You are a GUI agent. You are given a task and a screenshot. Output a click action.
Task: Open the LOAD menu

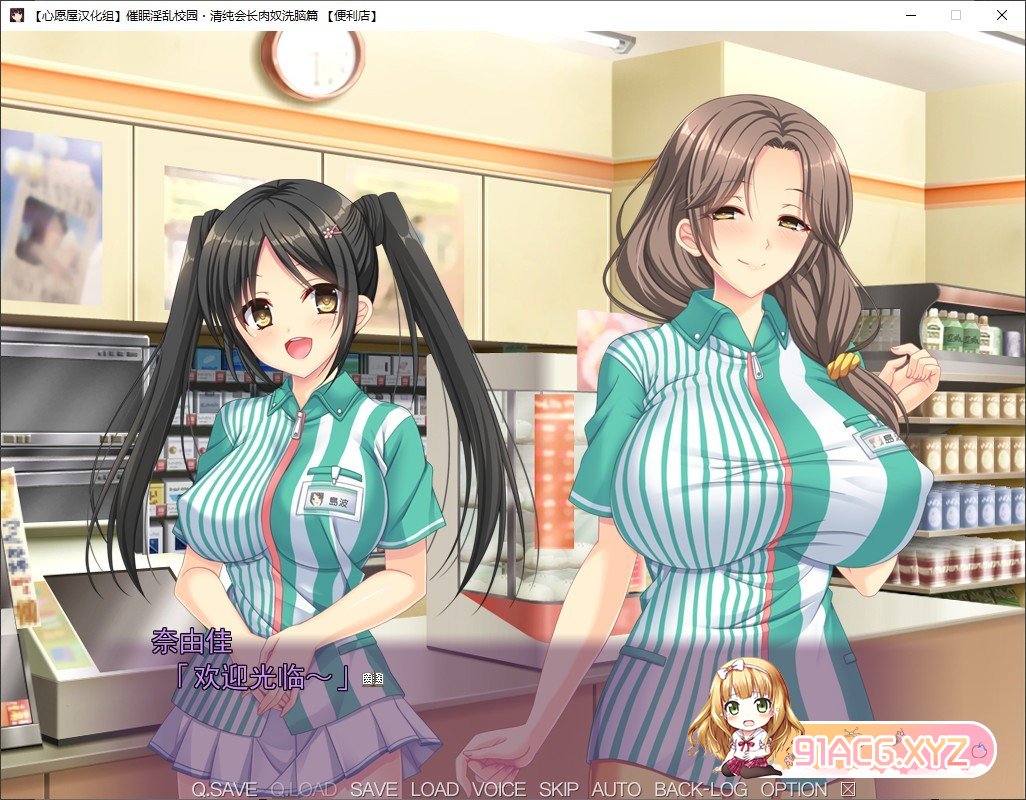coord(435,789)
